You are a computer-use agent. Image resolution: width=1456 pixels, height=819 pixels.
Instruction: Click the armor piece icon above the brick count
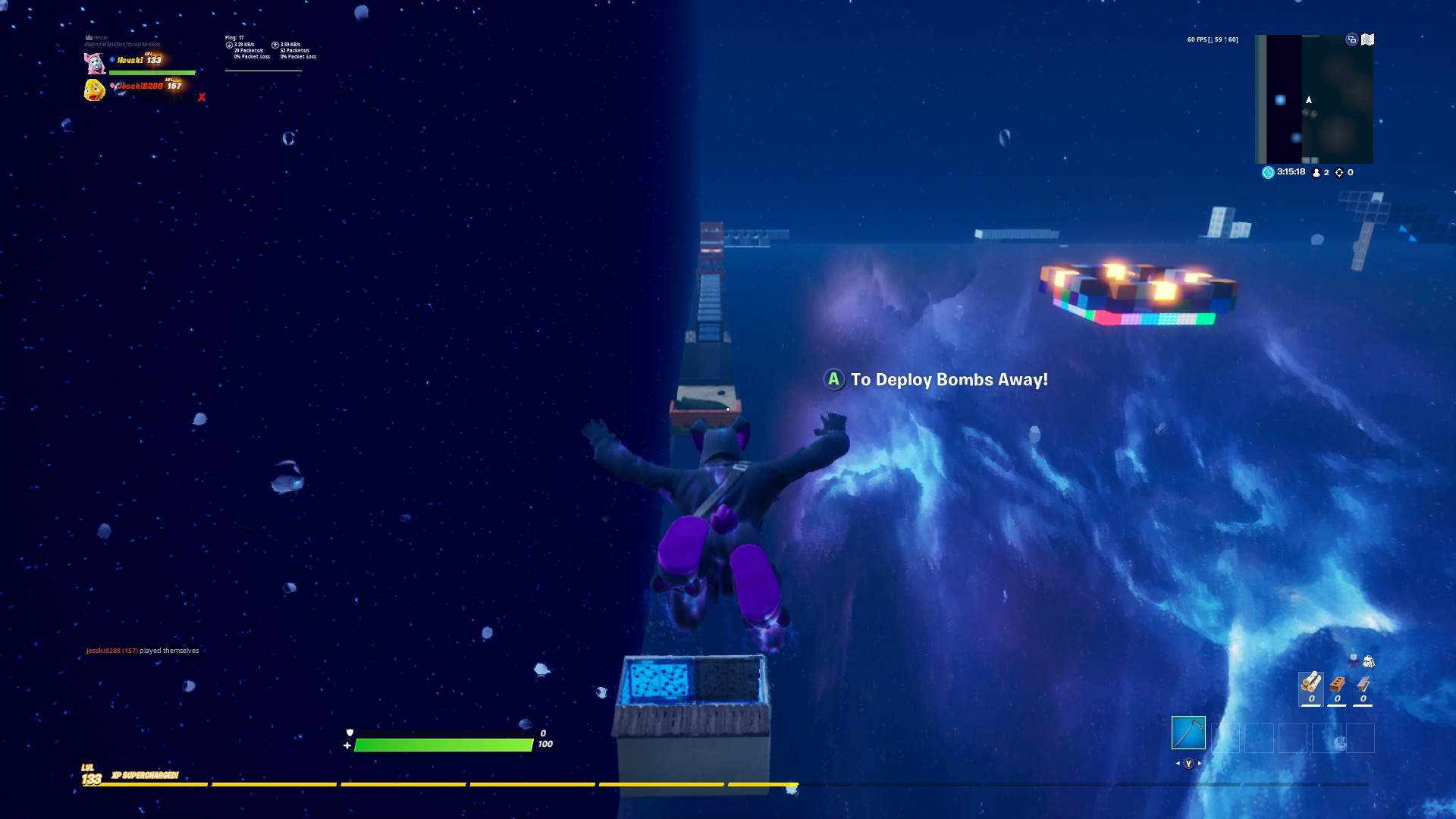1354,661
